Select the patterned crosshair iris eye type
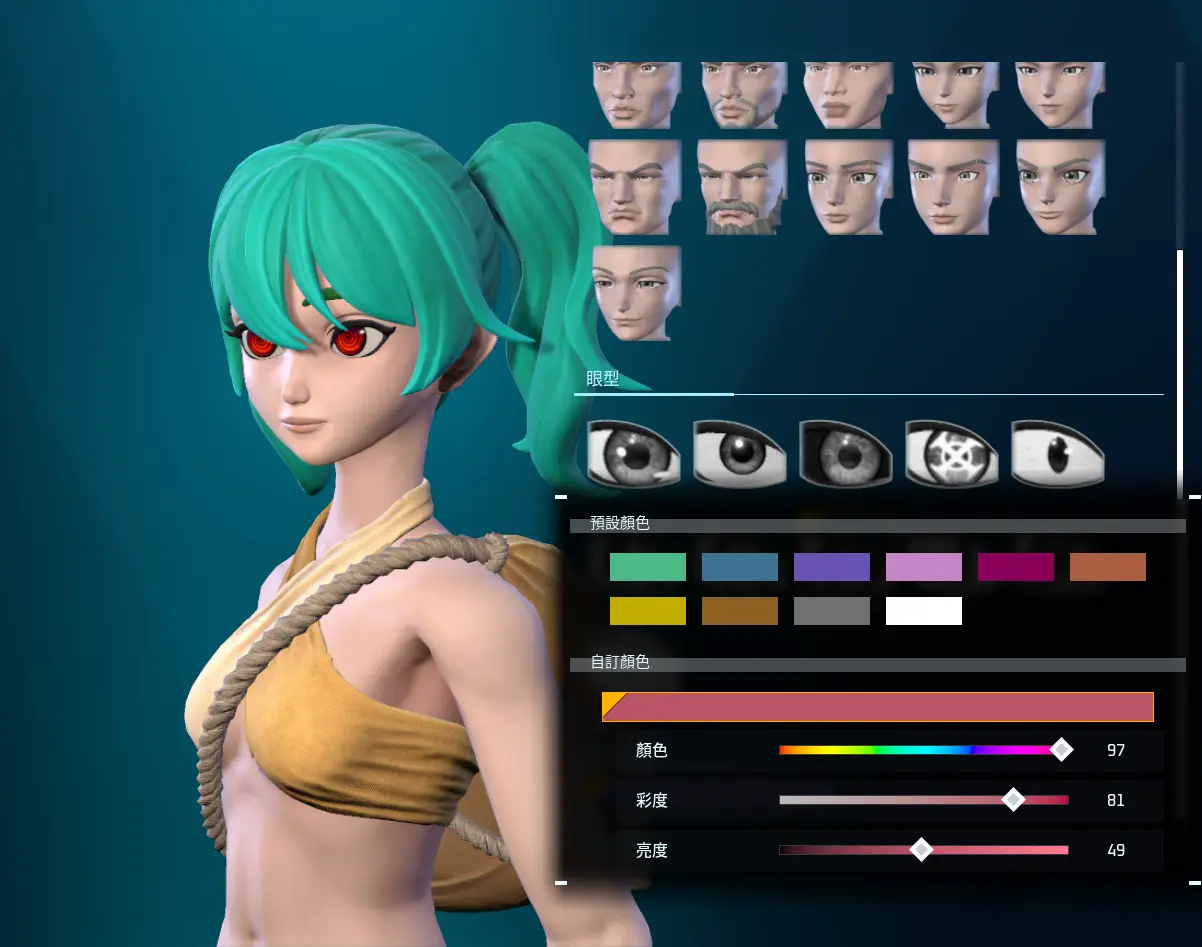The height and width of the screenshot is (947, 1202). 951,453
